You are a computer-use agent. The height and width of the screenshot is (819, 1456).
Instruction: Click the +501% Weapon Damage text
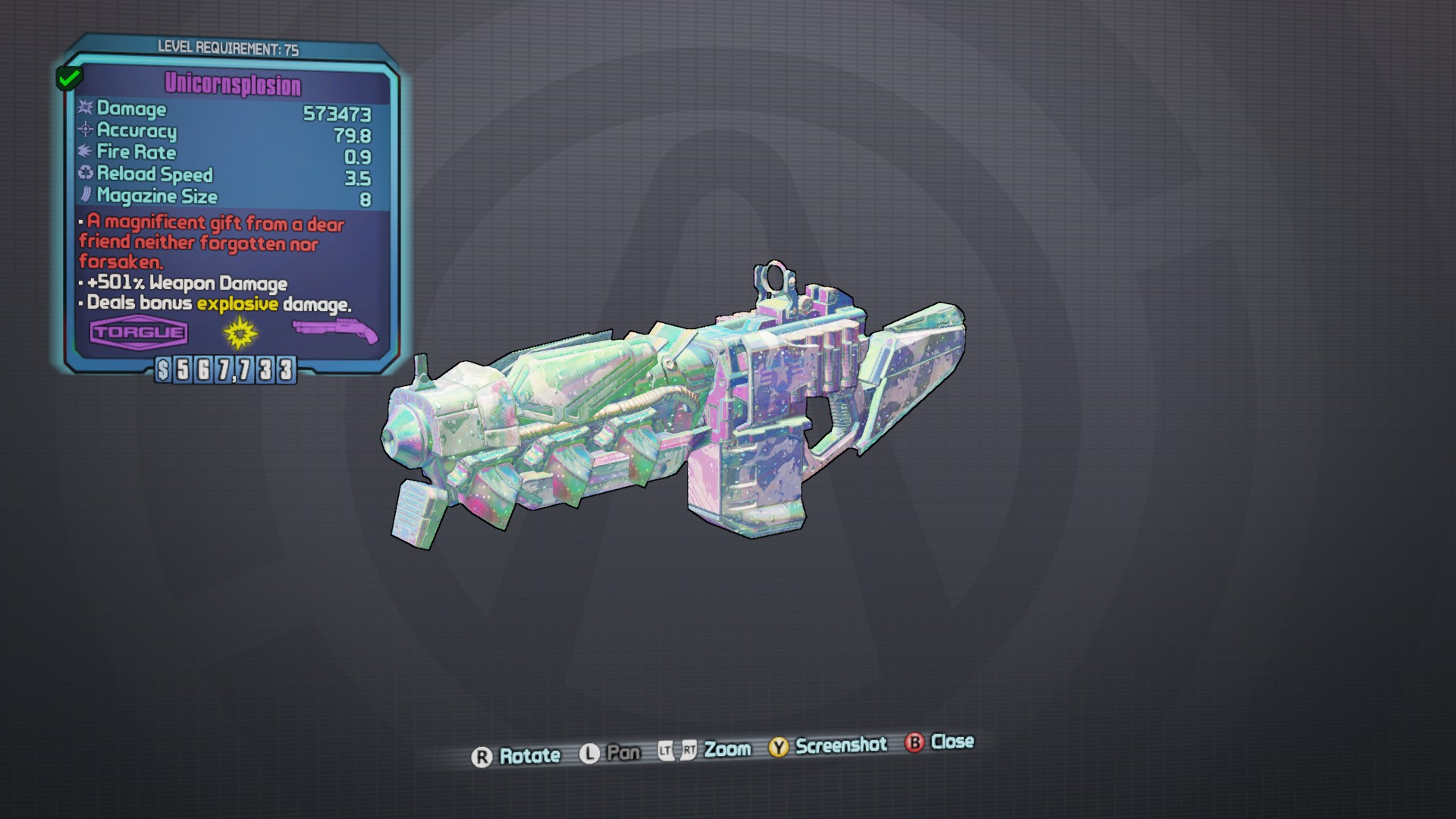click(x=184, y=284)
